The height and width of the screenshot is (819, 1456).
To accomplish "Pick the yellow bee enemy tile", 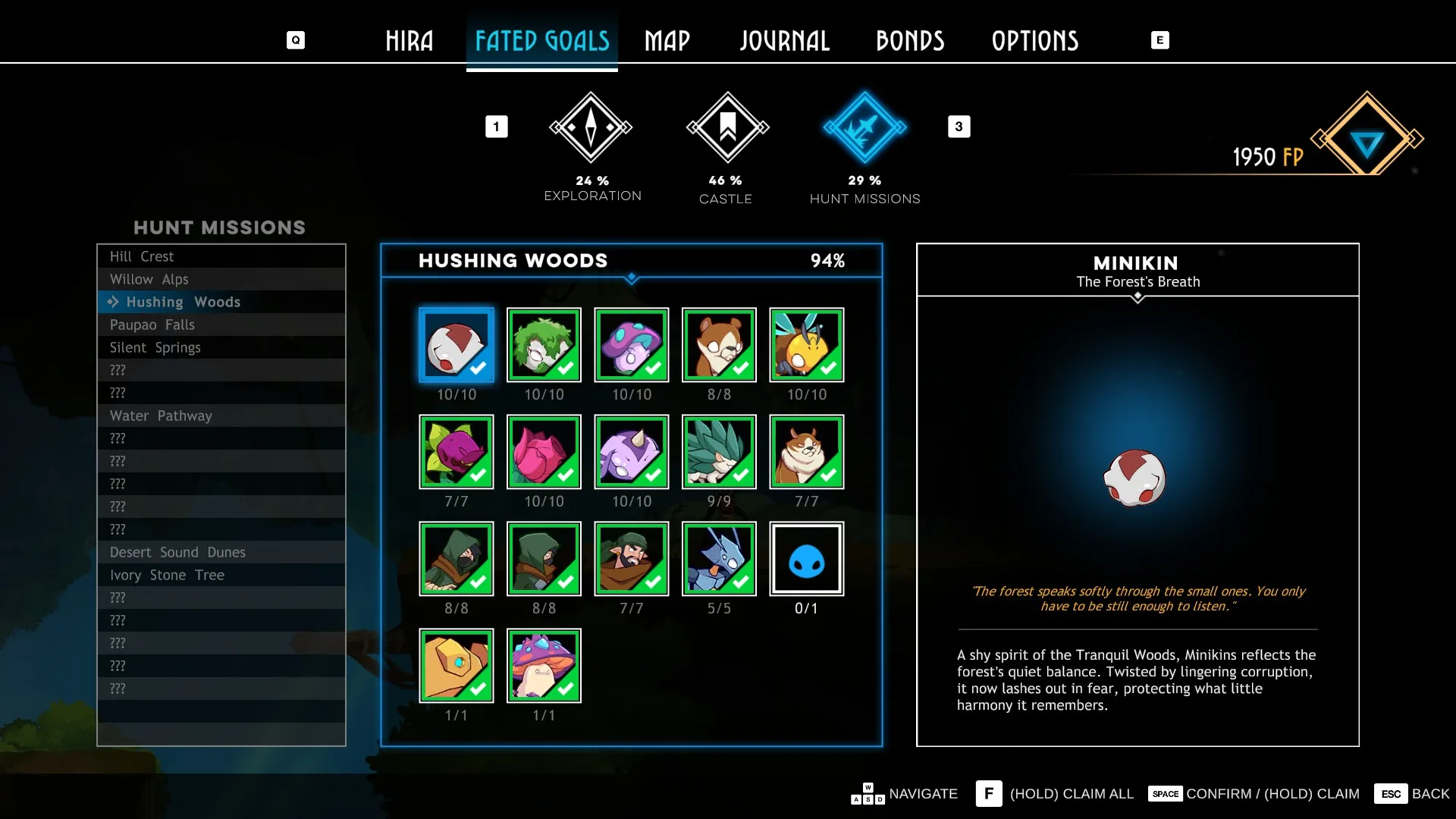I will [806, 345].
